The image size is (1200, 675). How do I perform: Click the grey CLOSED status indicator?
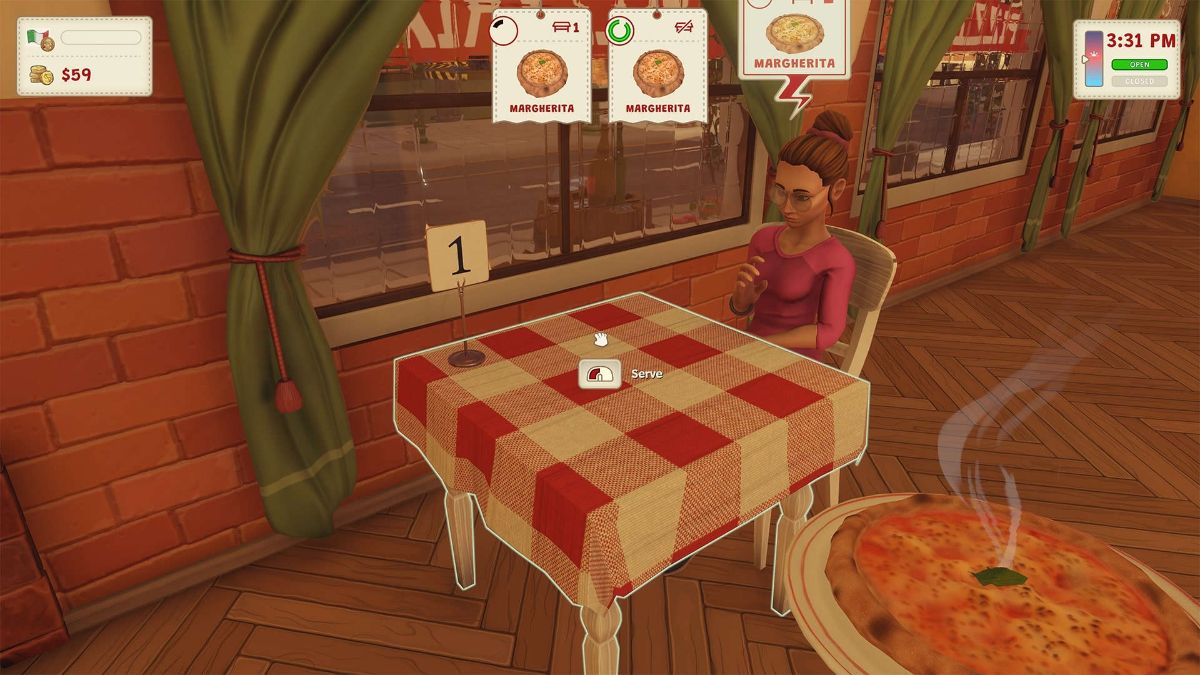click(1139, 81)
